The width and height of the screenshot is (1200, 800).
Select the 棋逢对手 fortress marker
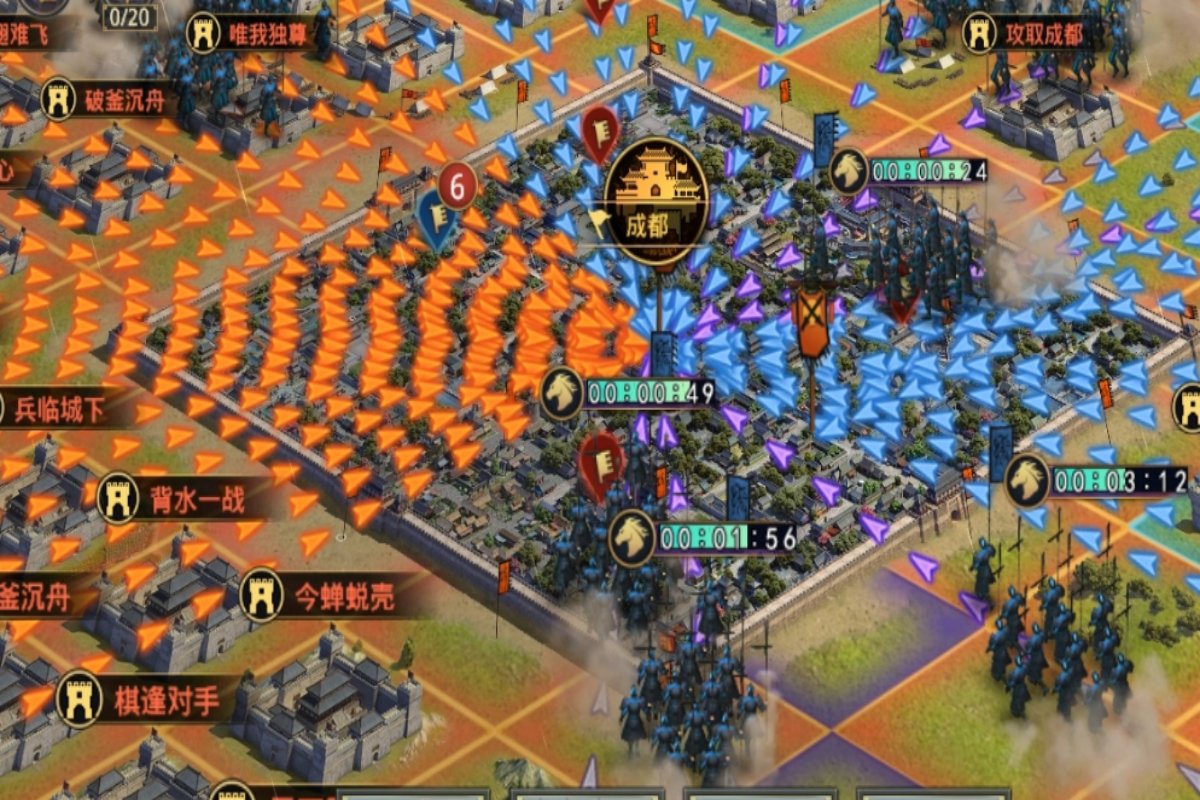80,699
